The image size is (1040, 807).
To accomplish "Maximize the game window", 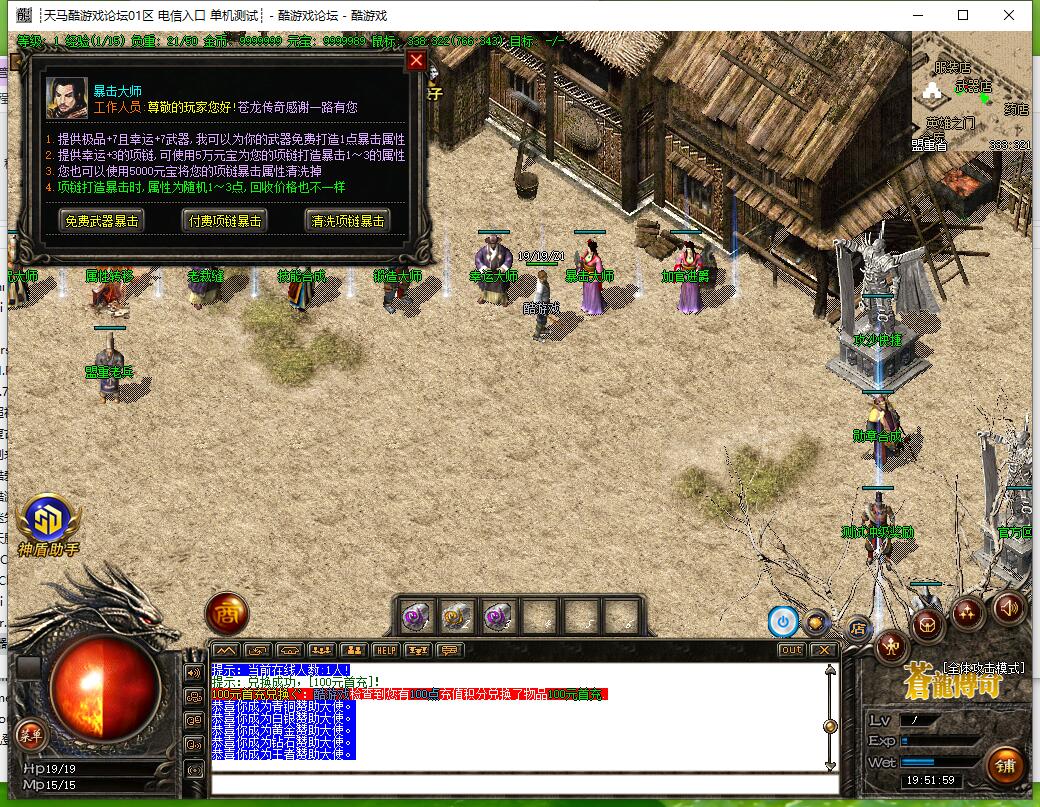I will (x=963, y=15).
